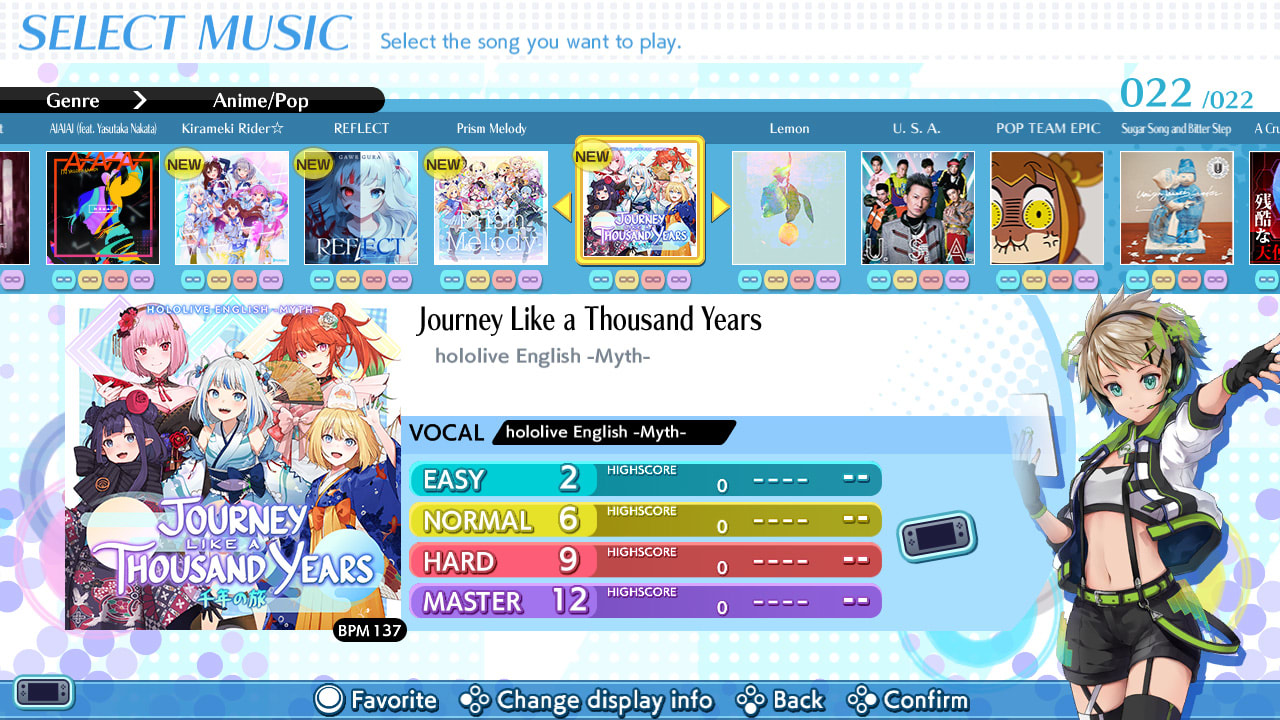
Task: Select the U.S.A. song cover
Action: (918, 208)
